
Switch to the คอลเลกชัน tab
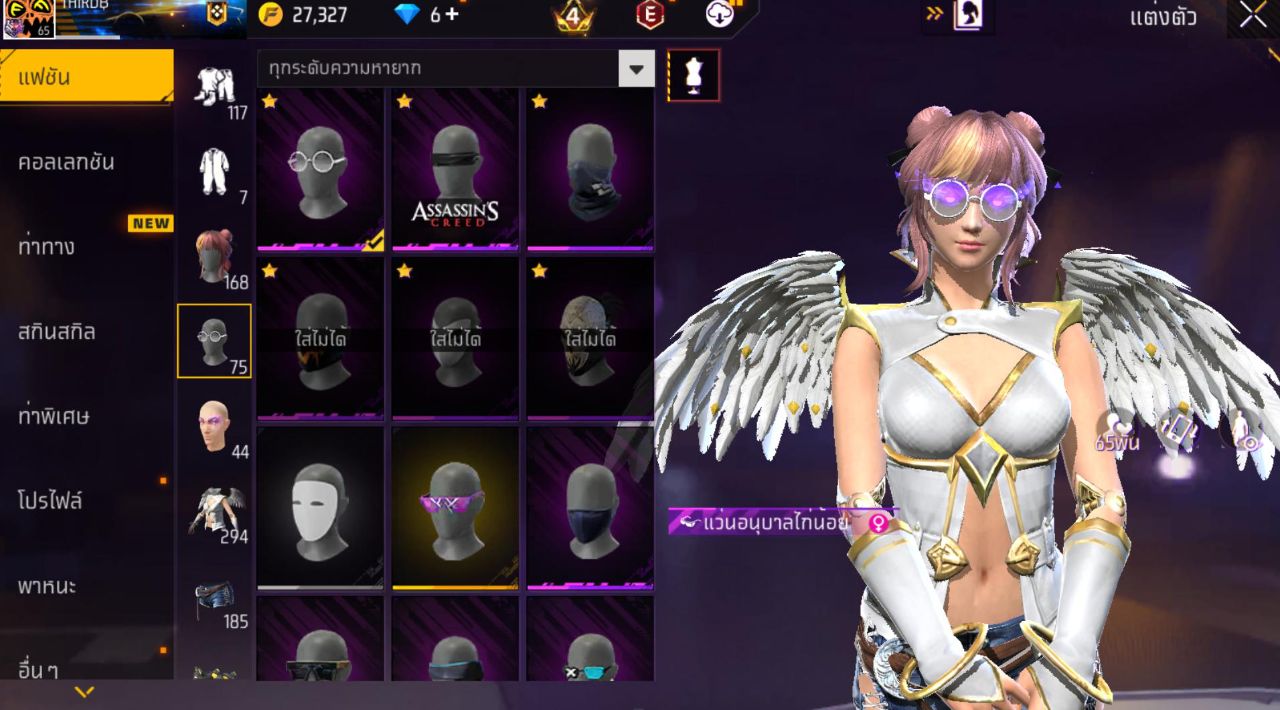pyautogui.click(x=66, y=162)
